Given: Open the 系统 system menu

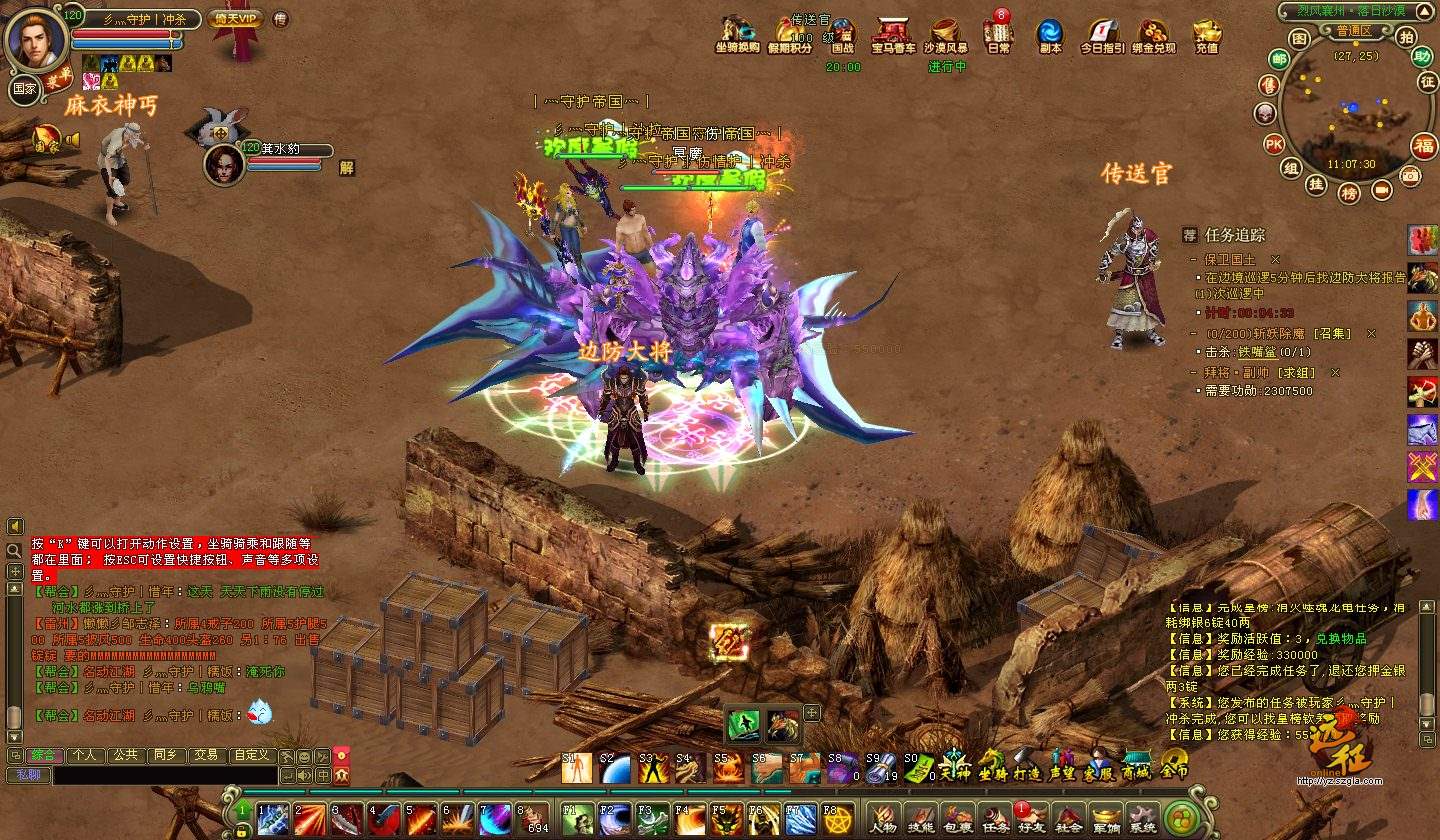Looking at the screenshot, I should [x=1143, y=819].
